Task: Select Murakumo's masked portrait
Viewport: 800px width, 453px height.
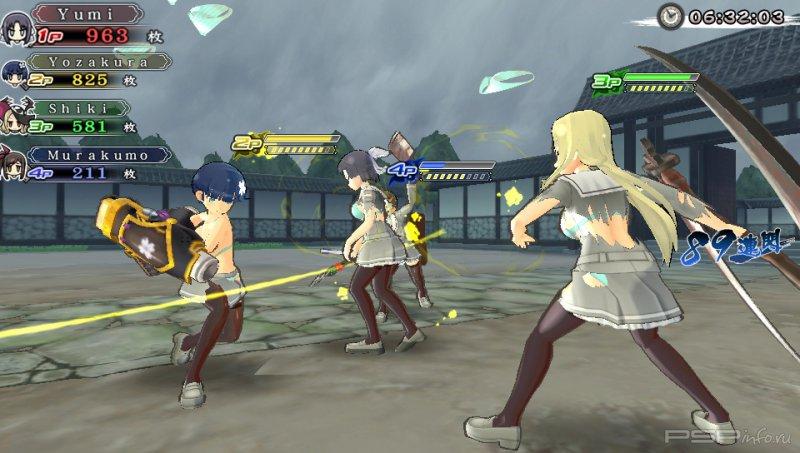Action: pyautogui.click(x=13, y=161)
